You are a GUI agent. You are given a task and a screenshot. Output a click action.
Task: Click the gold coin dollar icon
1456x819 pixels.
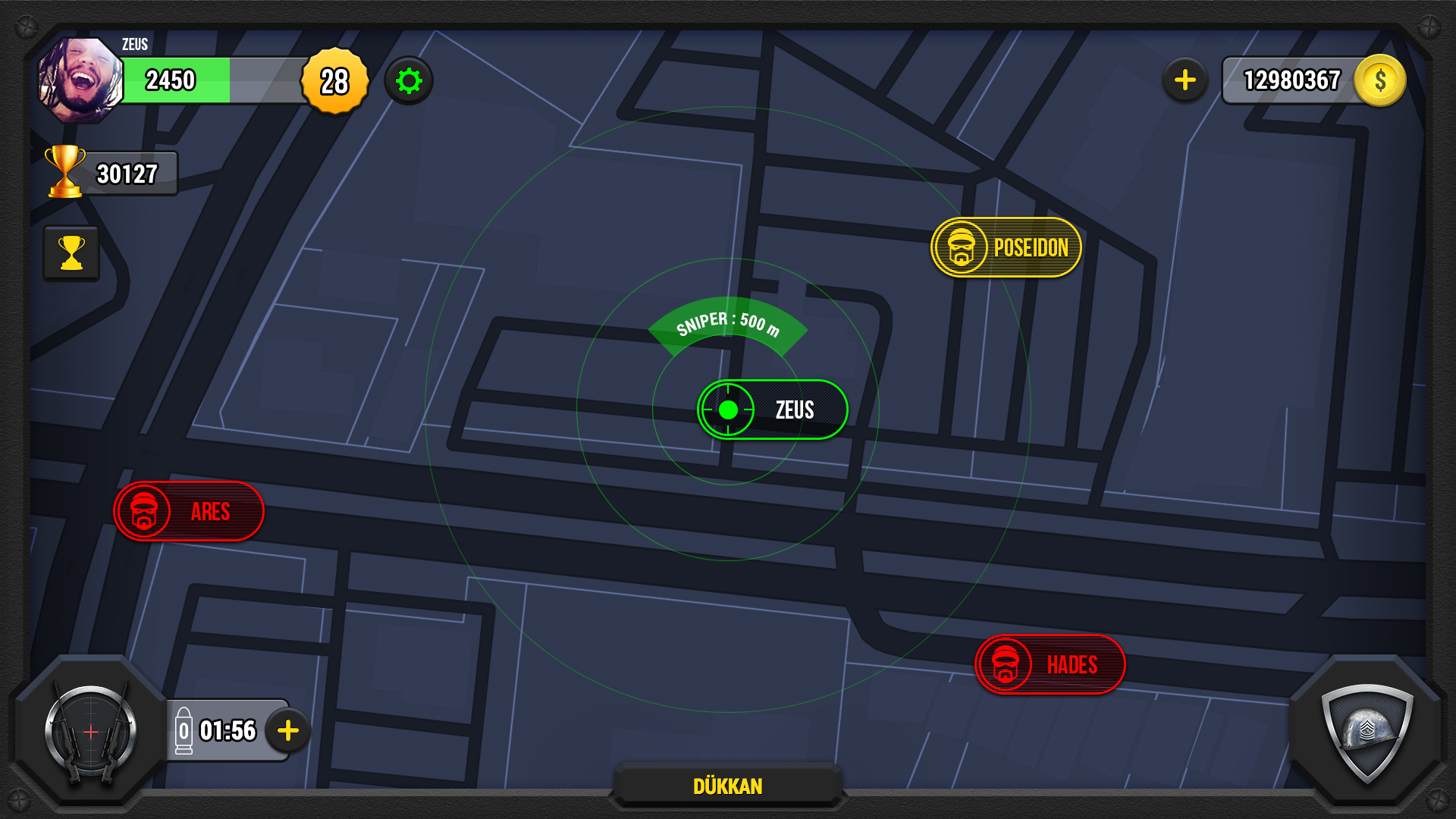coord(1379,80)
